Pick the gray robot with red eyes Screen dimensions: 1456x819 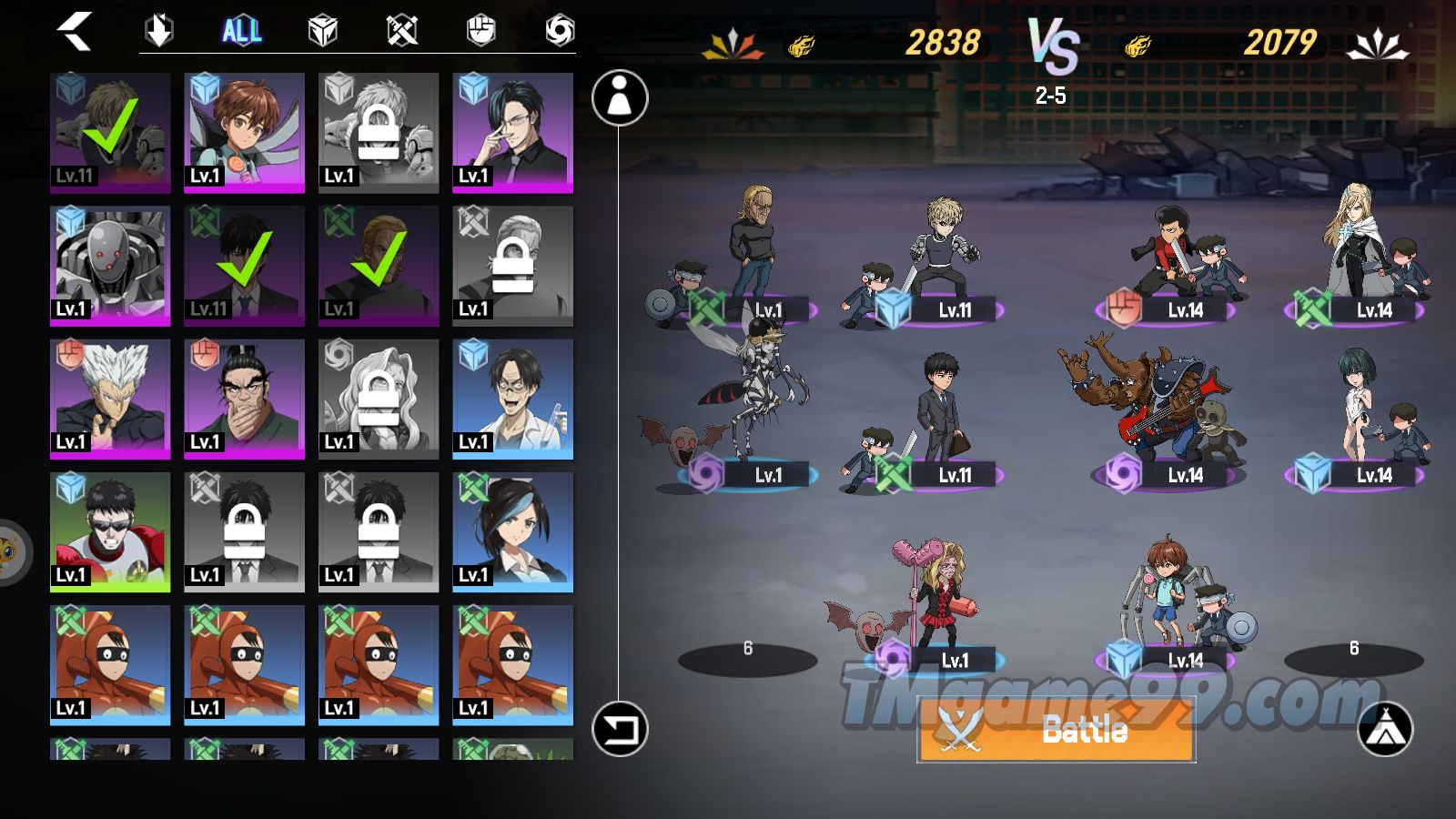pos(110,265)
